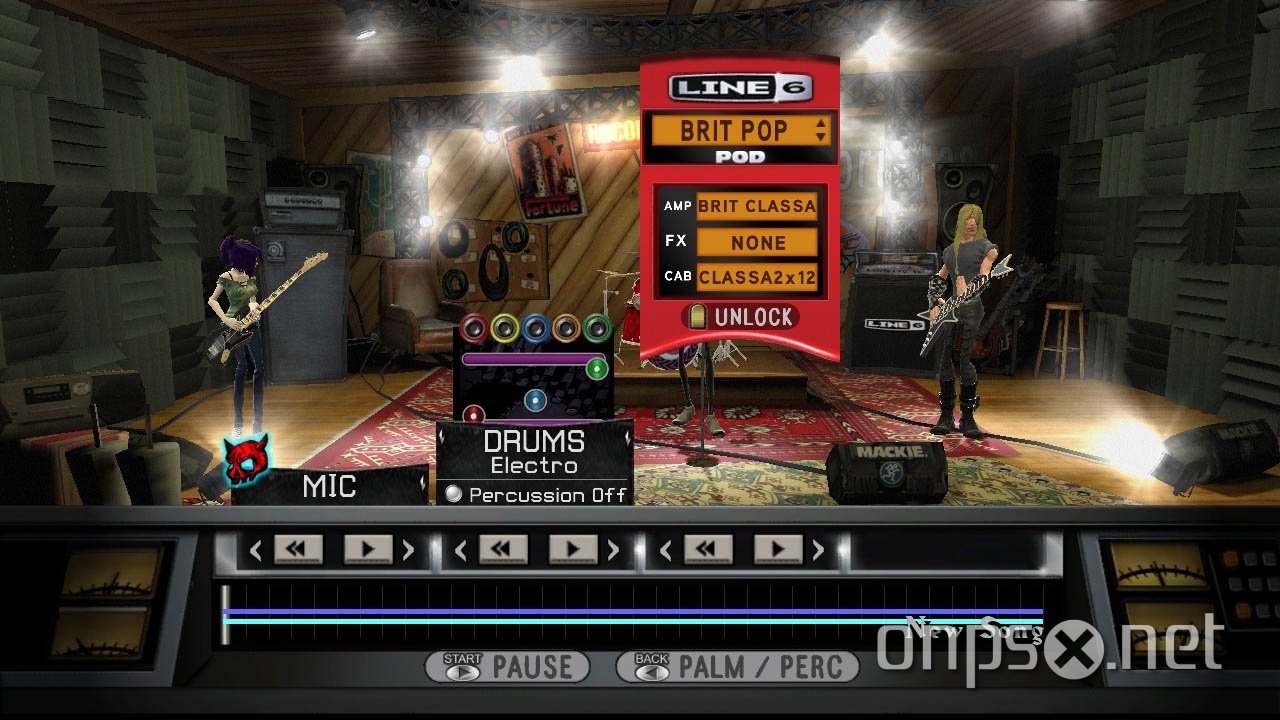Change the CAB setting from CLASSA2x12
This screenshot has height=720, width=1280.
pyautogui.click(x=758, y=278)
